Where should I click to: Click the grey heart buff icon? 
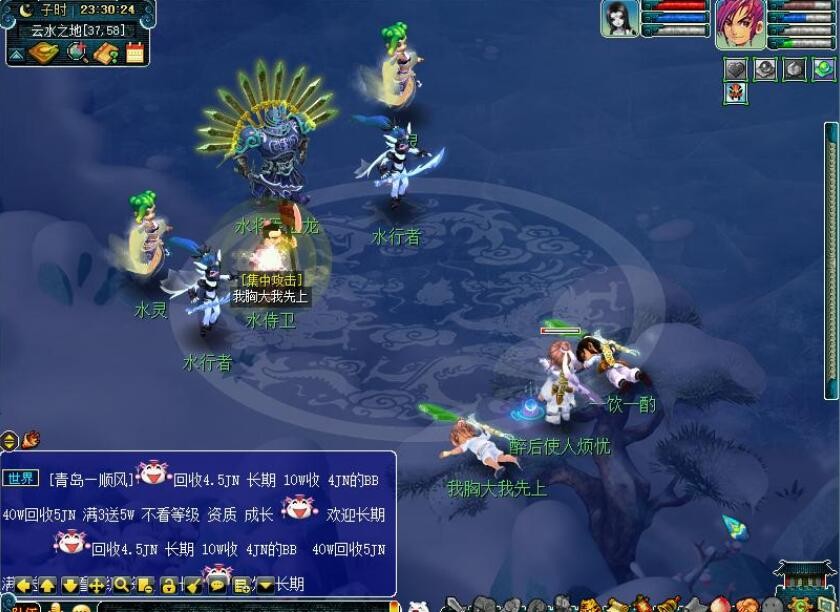736,69
